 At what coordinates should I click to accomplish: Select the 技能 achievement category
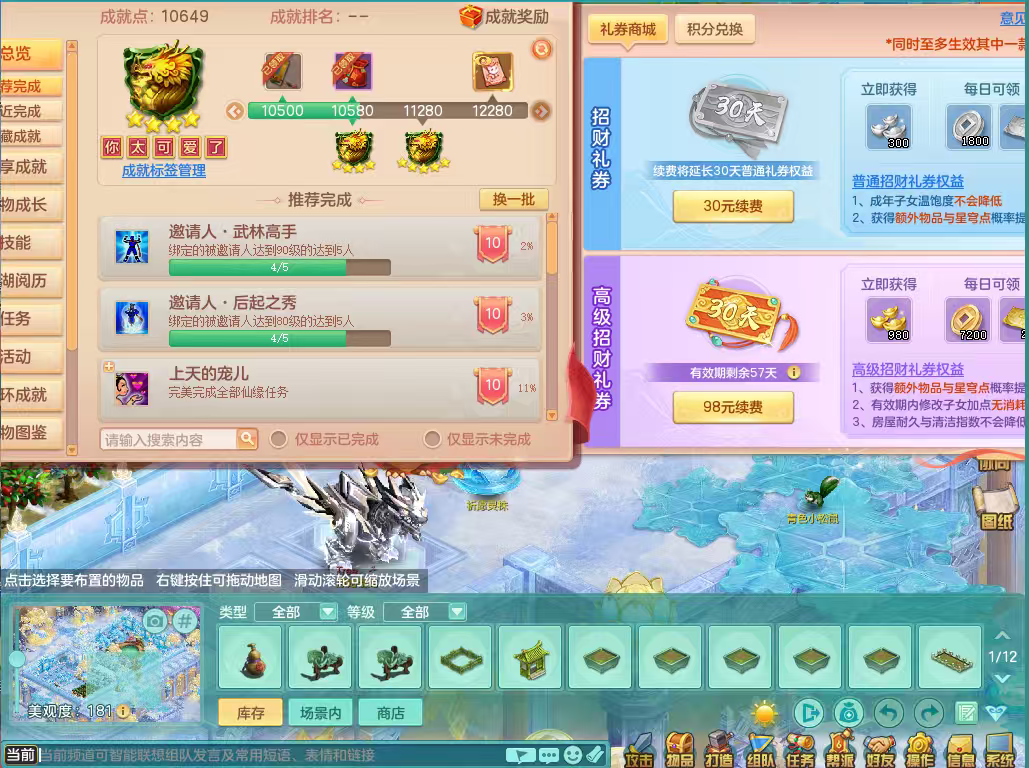pyautogui.click(x=18, y=243)
